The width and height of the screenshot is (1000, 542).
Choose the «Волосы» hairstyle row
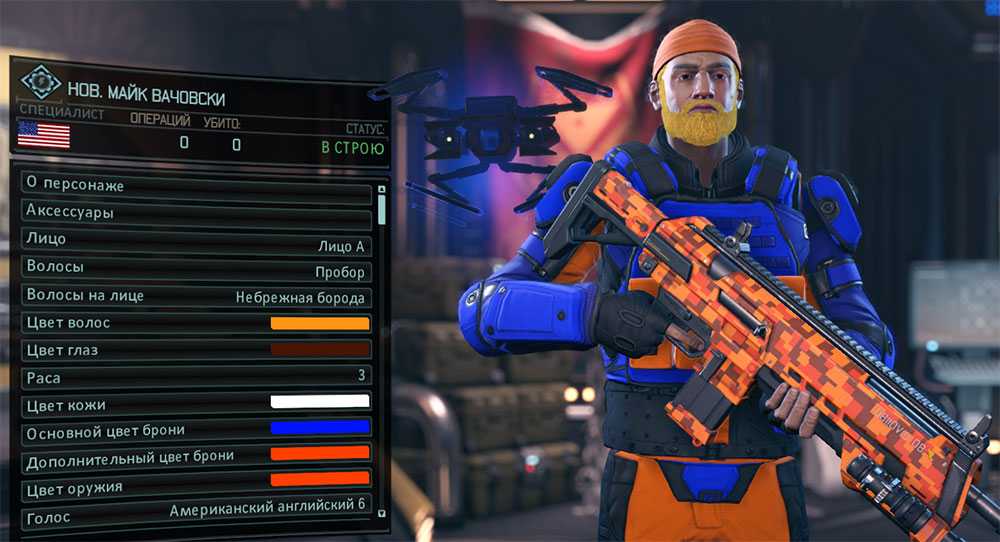coord(196,269)
